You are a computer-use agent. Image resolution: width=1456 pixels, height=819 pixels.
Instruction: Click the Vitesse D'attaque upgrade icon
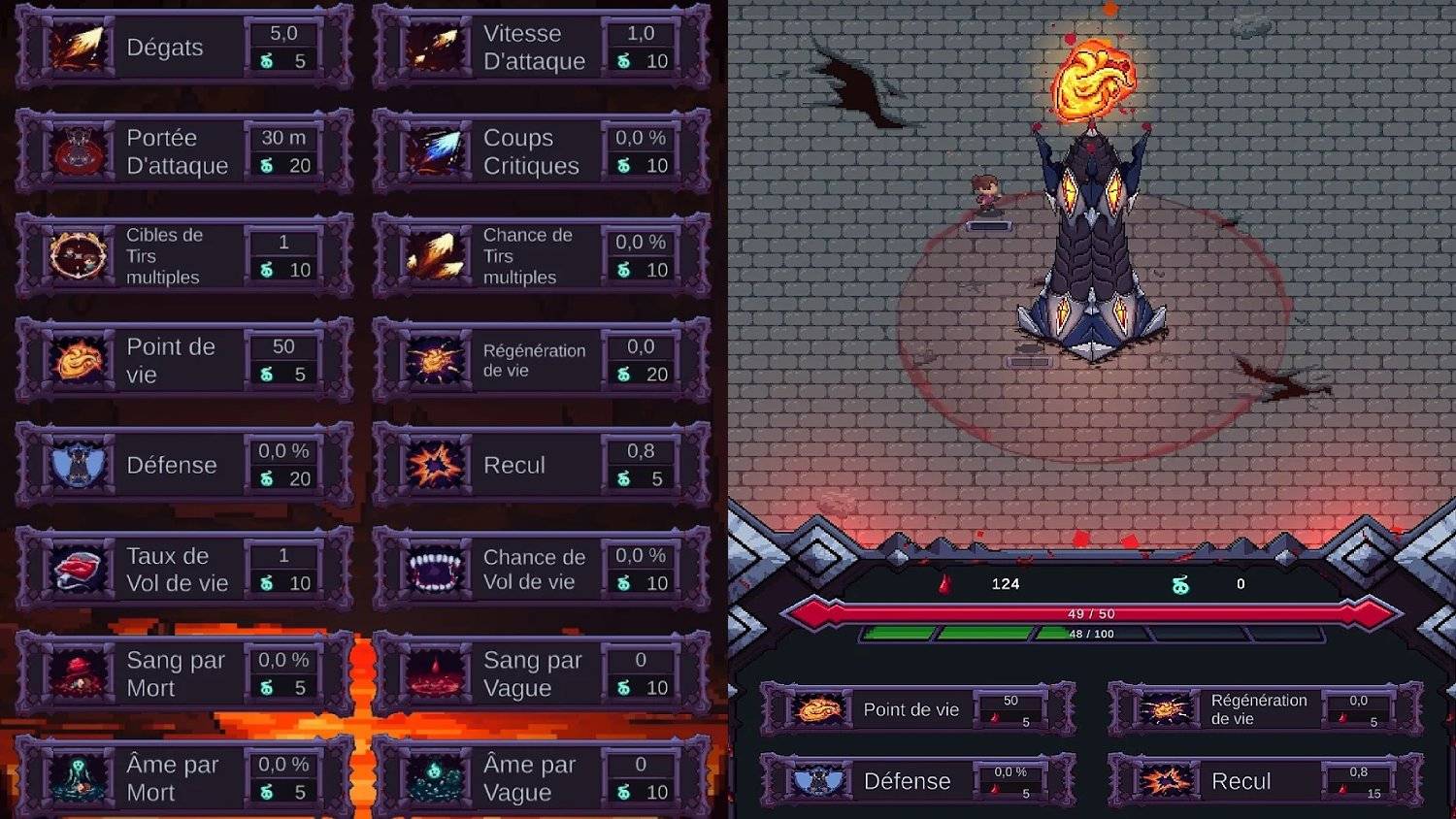pyautogui.click(x=436, y=46)
